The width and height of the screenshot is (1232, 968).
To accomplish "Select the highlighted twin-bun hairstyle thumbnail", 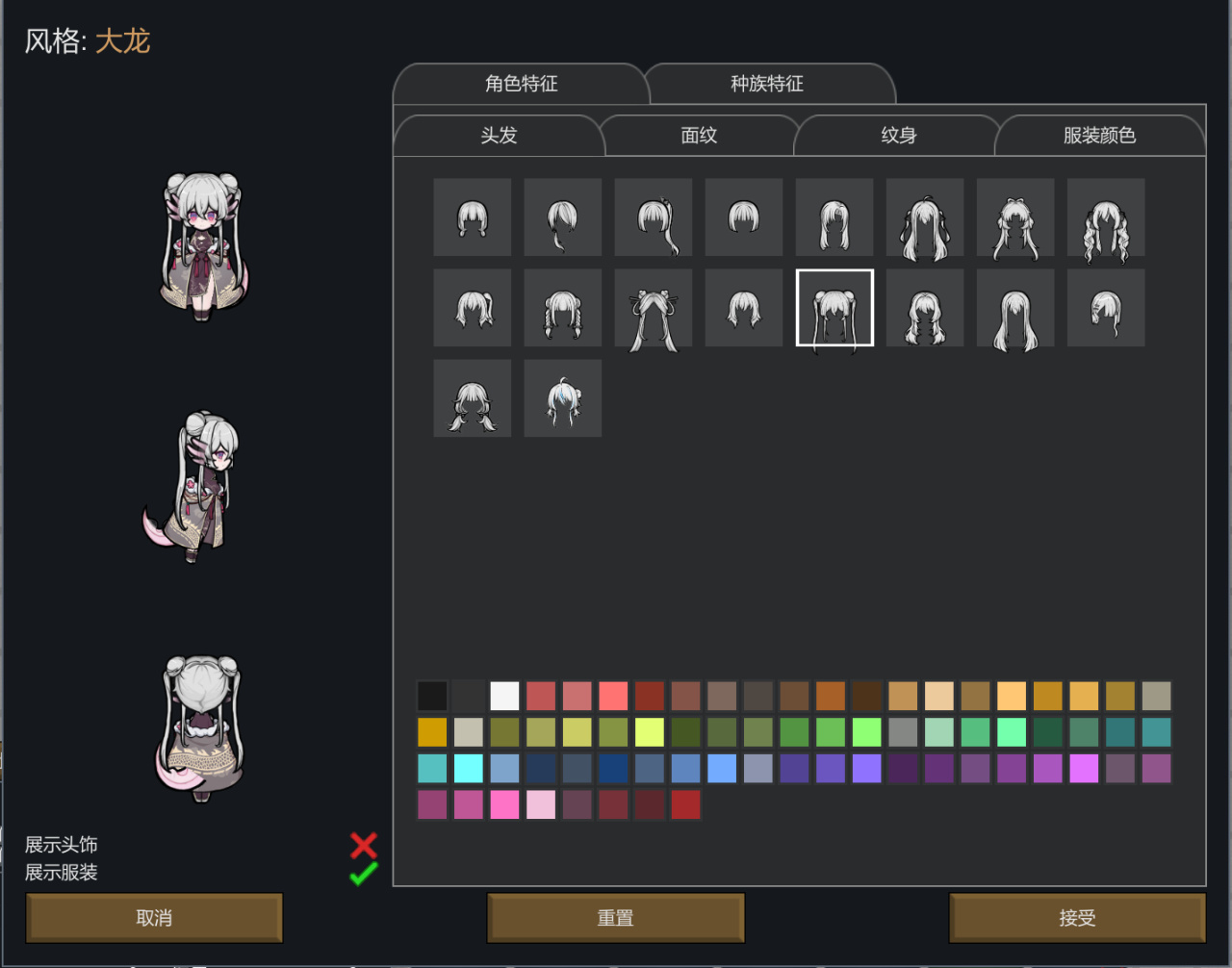I will 834,308.
